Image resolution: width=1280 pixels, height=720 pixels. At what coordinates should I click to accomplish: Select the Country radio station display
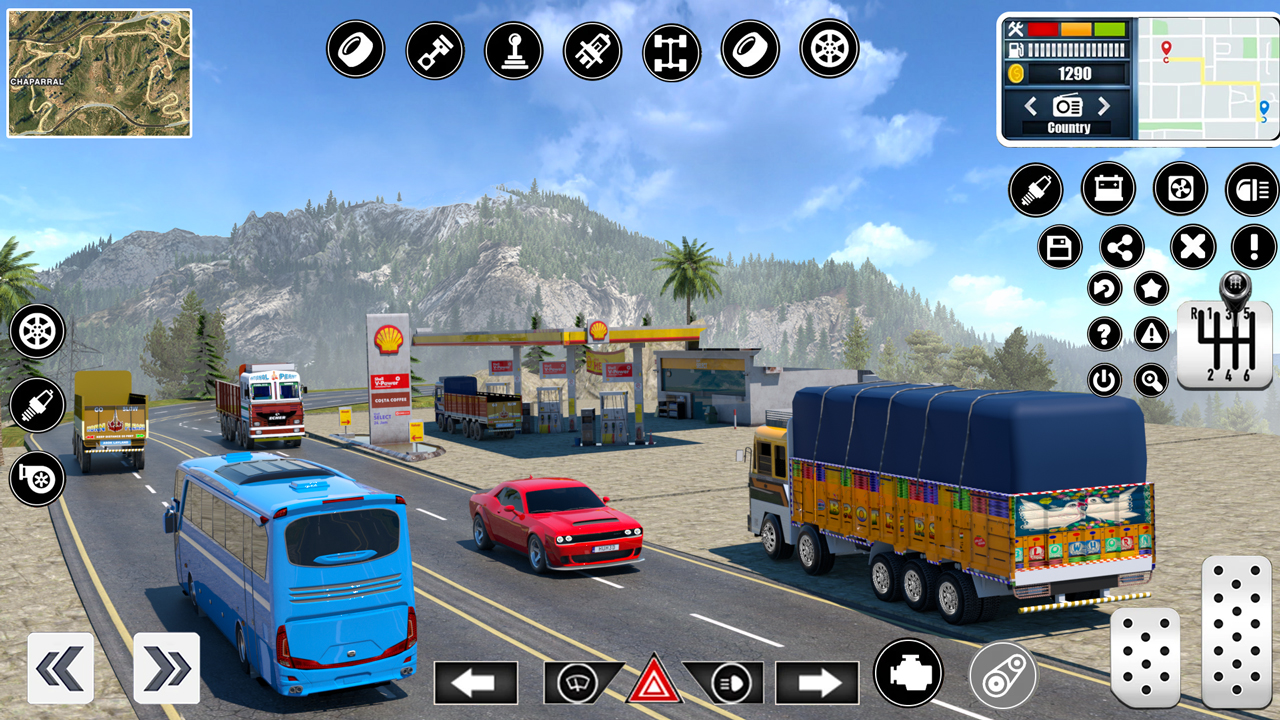pos(1068,127)
